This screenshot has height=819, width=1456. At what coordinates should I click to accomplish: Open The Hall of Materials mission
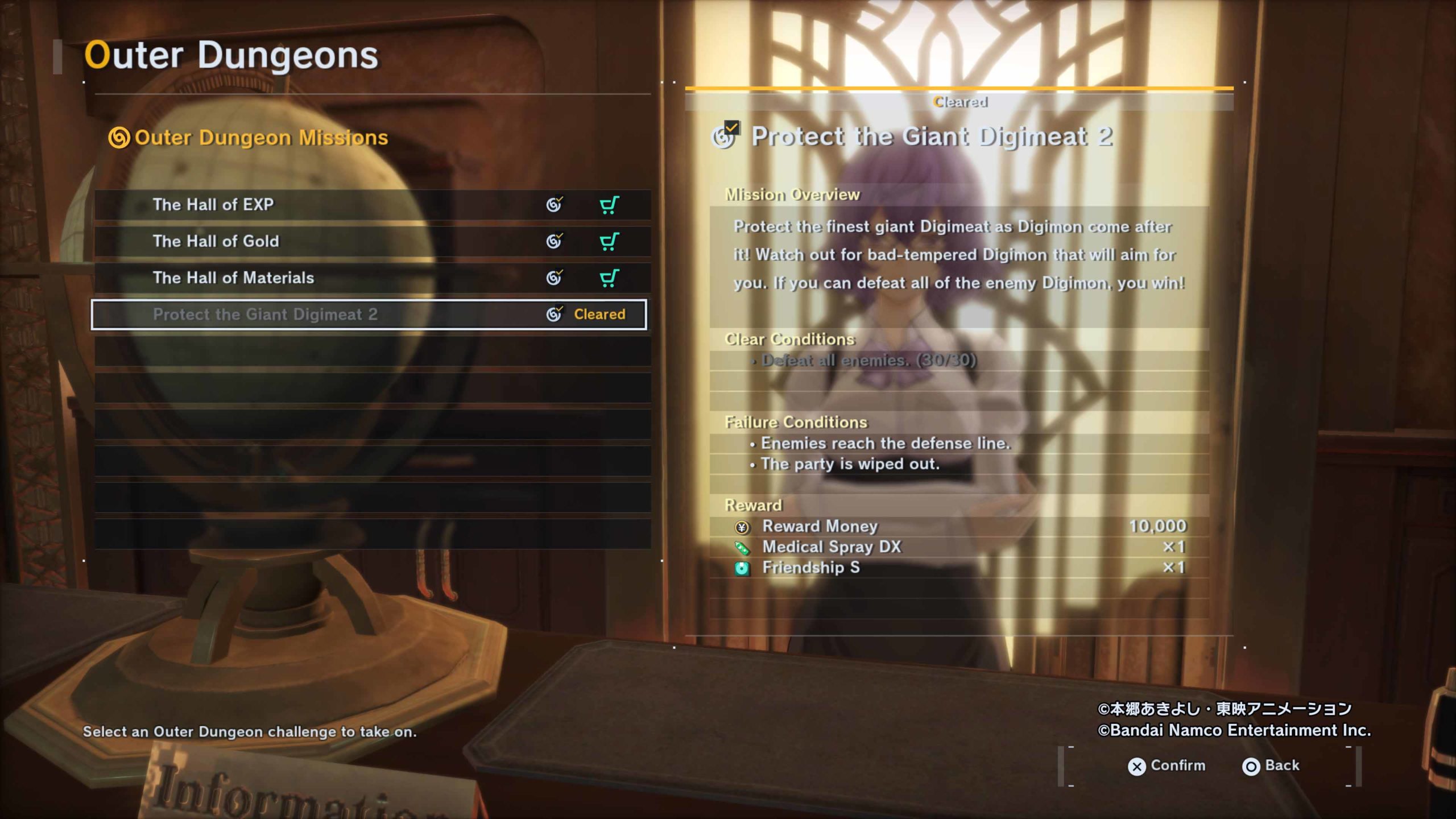[x=233, y=278]
